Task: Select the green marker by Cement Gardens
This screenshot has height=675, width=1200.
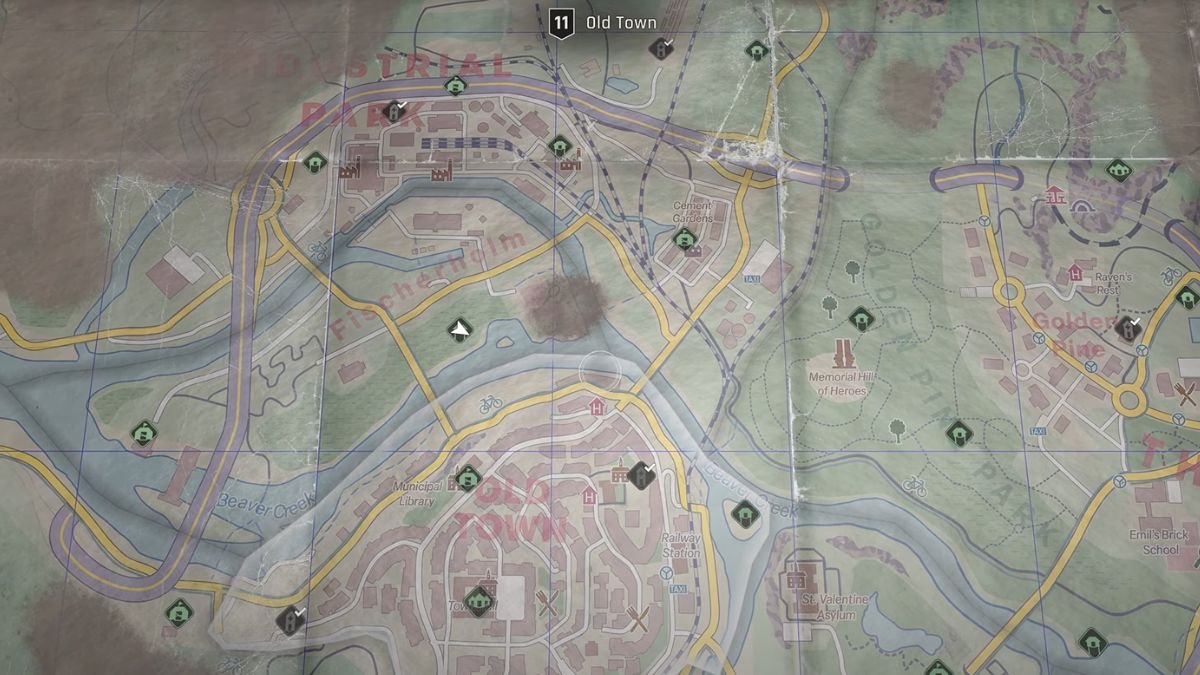Action: (684, 239)
